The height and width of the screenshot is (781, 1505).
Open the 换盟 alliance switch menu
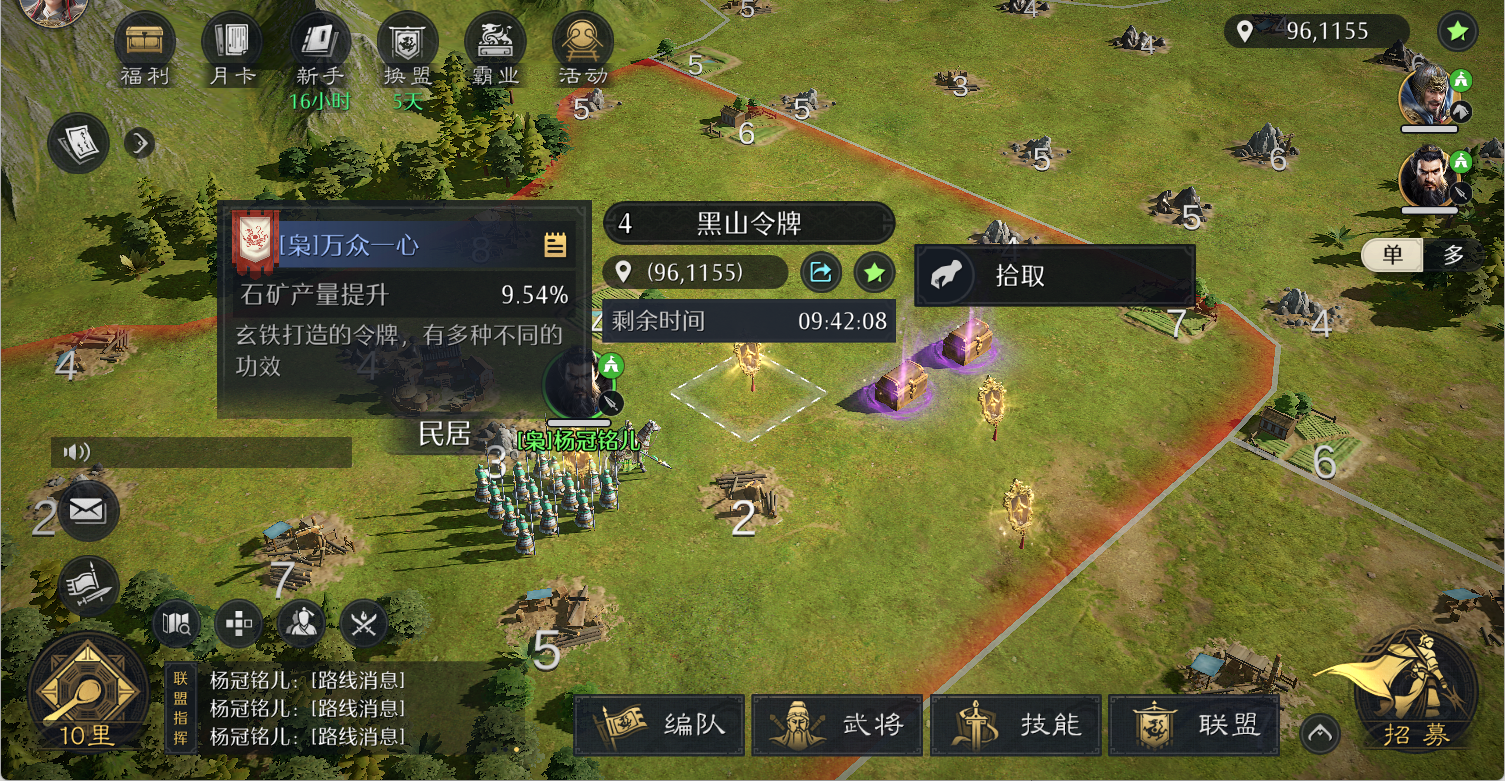407,47
